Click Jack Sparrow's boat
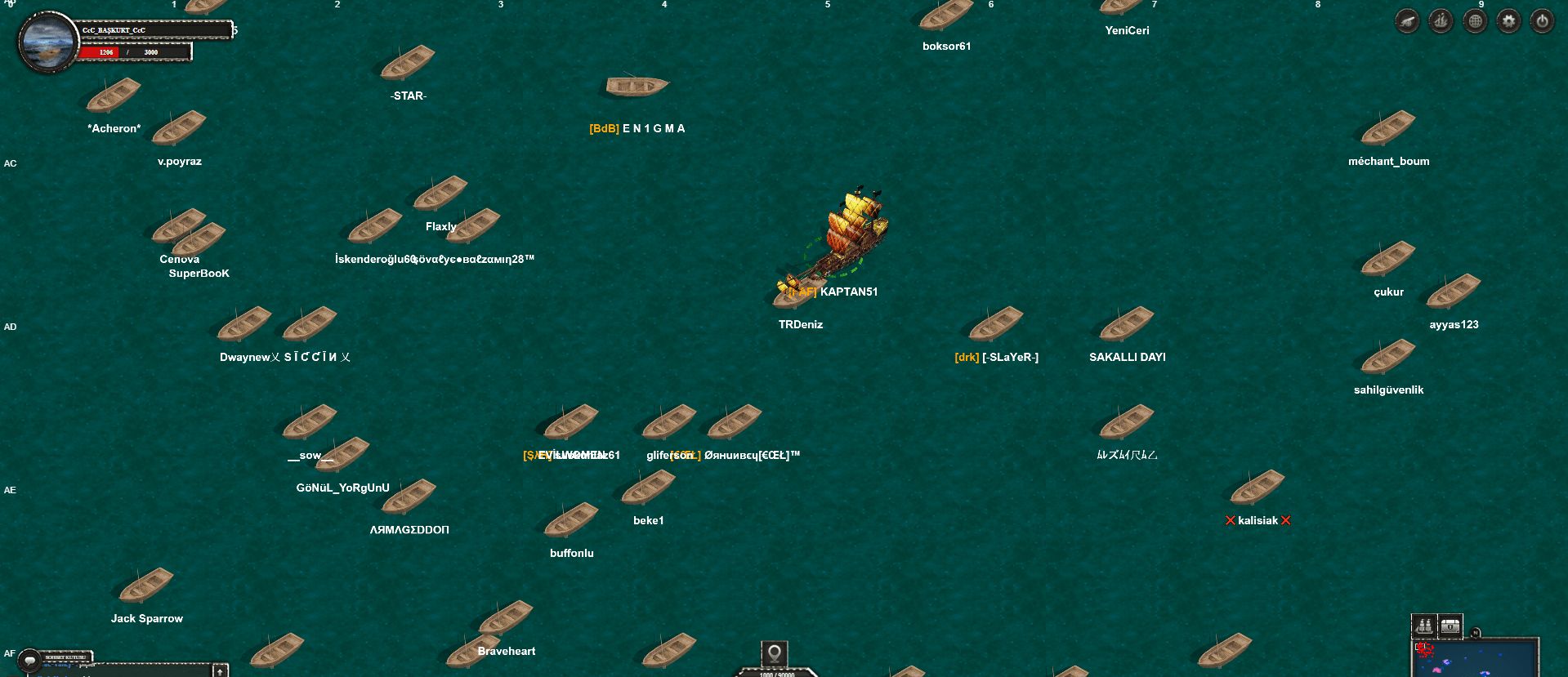The height and width of the screenshot is (677, 1568). tap(147, 586)
